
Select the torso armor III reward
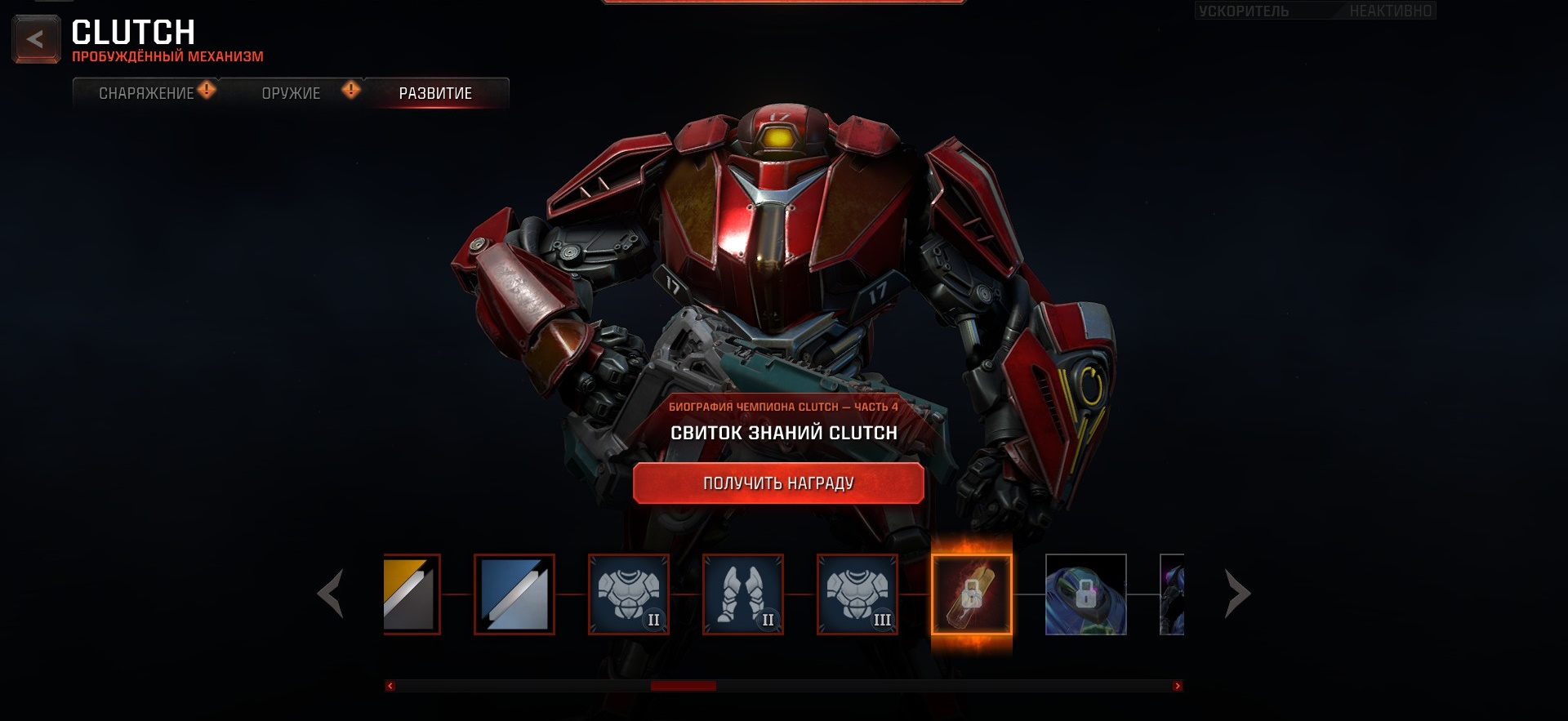coord(857,594)
